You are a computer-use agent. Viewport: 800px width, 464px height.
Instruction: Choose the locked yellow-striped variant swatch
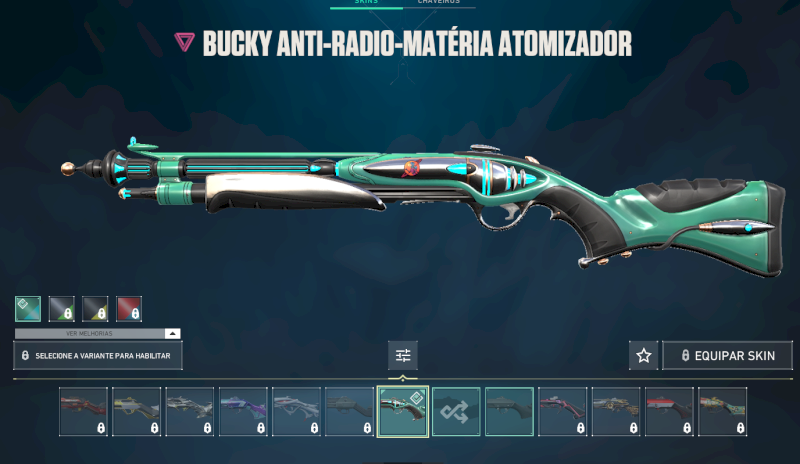pyautogui.click(x=96, y=309)
